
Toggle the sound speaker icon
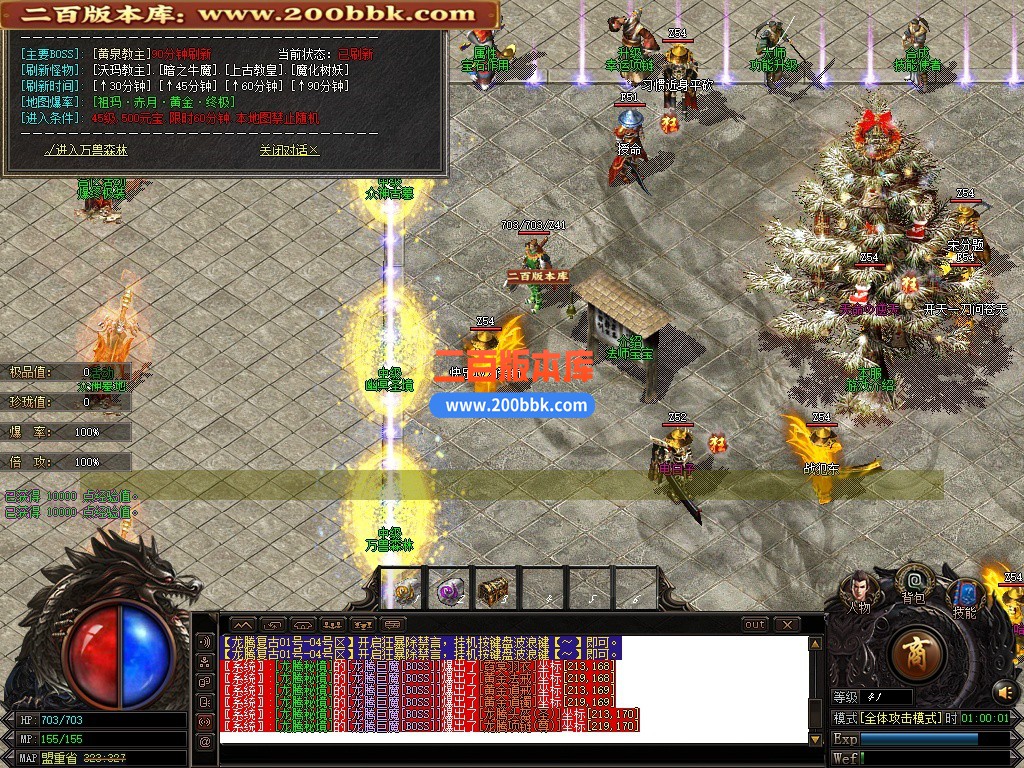(x=1004, y=691)
